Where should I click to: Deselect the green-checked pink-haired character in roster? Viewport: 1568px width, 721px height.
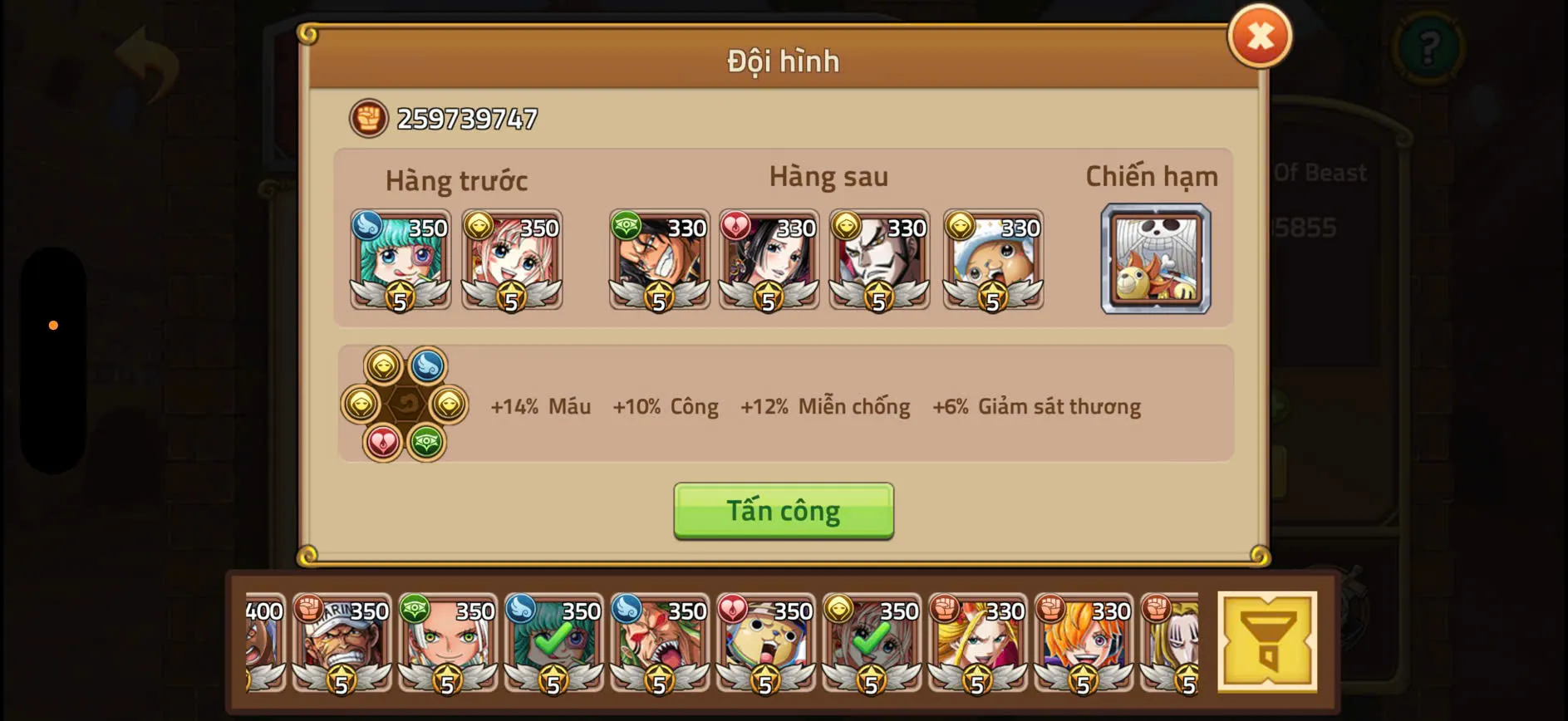(x=870, y=645)
